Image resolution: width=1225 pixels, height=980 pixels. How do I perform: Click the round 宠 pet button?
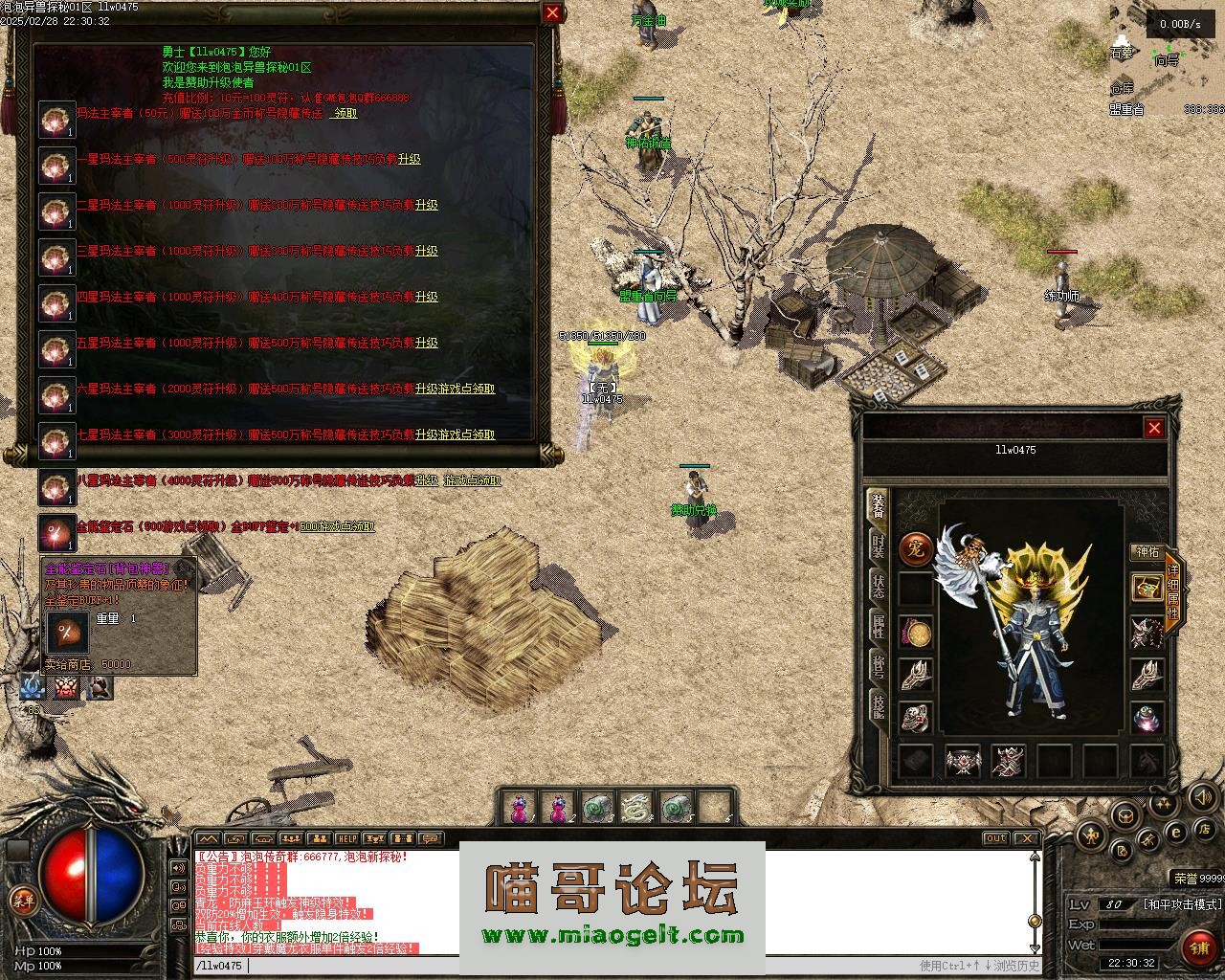click(x=916, y=549)
